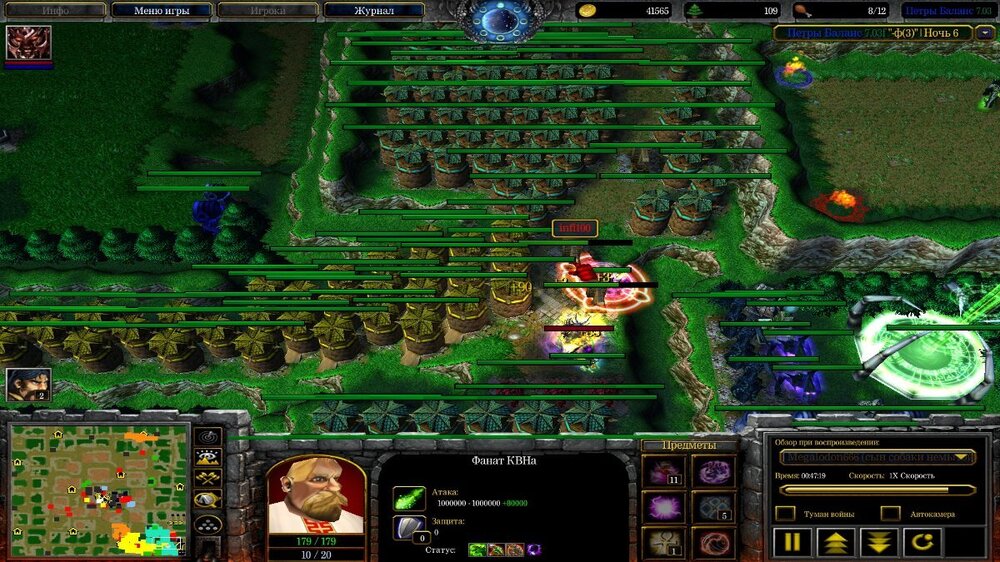Image resolution: width=1000 pixels, height=562 pixels.
Task: Open the replay observed player dropdown
Action: pos(877,457)
